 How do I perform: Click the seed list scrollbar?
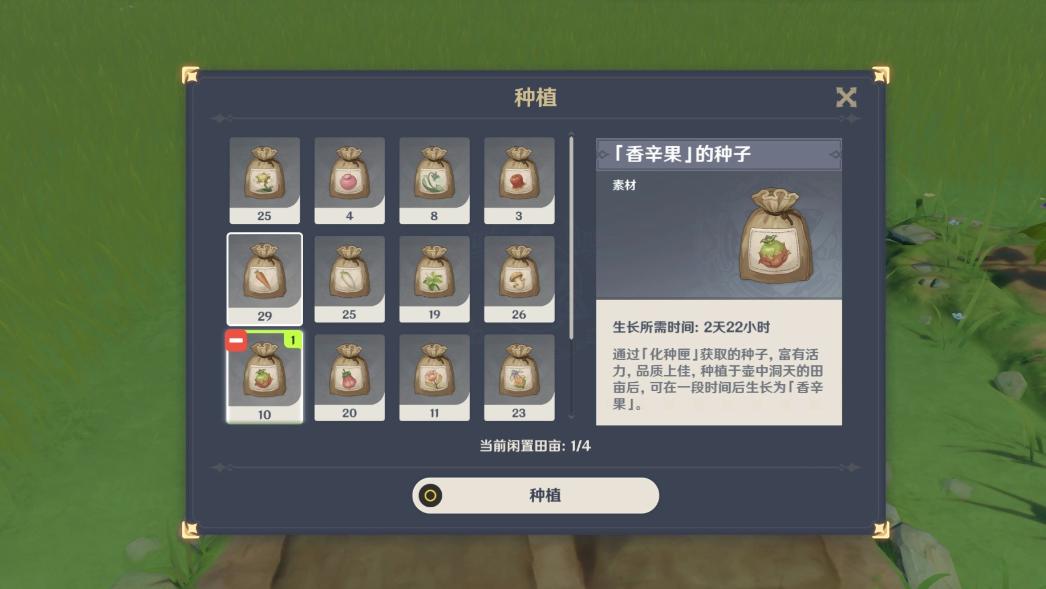572,240
